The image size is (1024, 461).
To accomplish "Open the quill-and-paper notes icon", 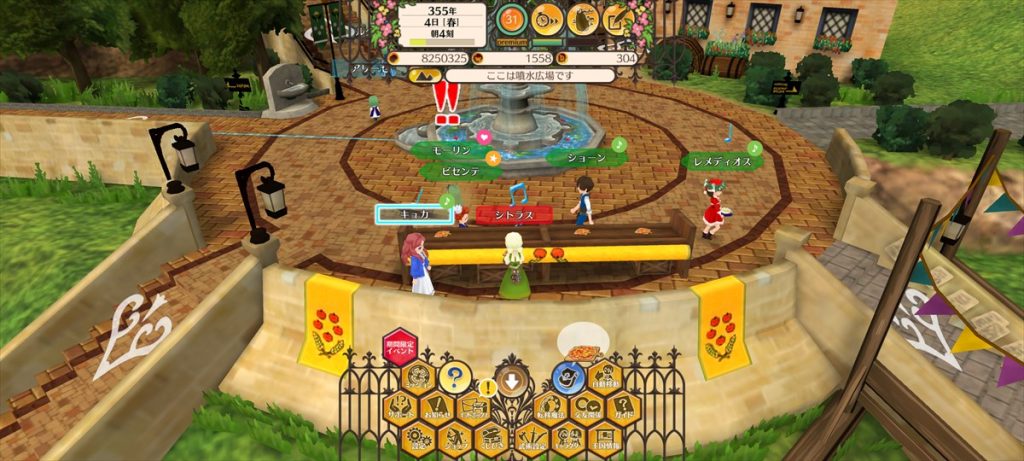I will 617,17.
